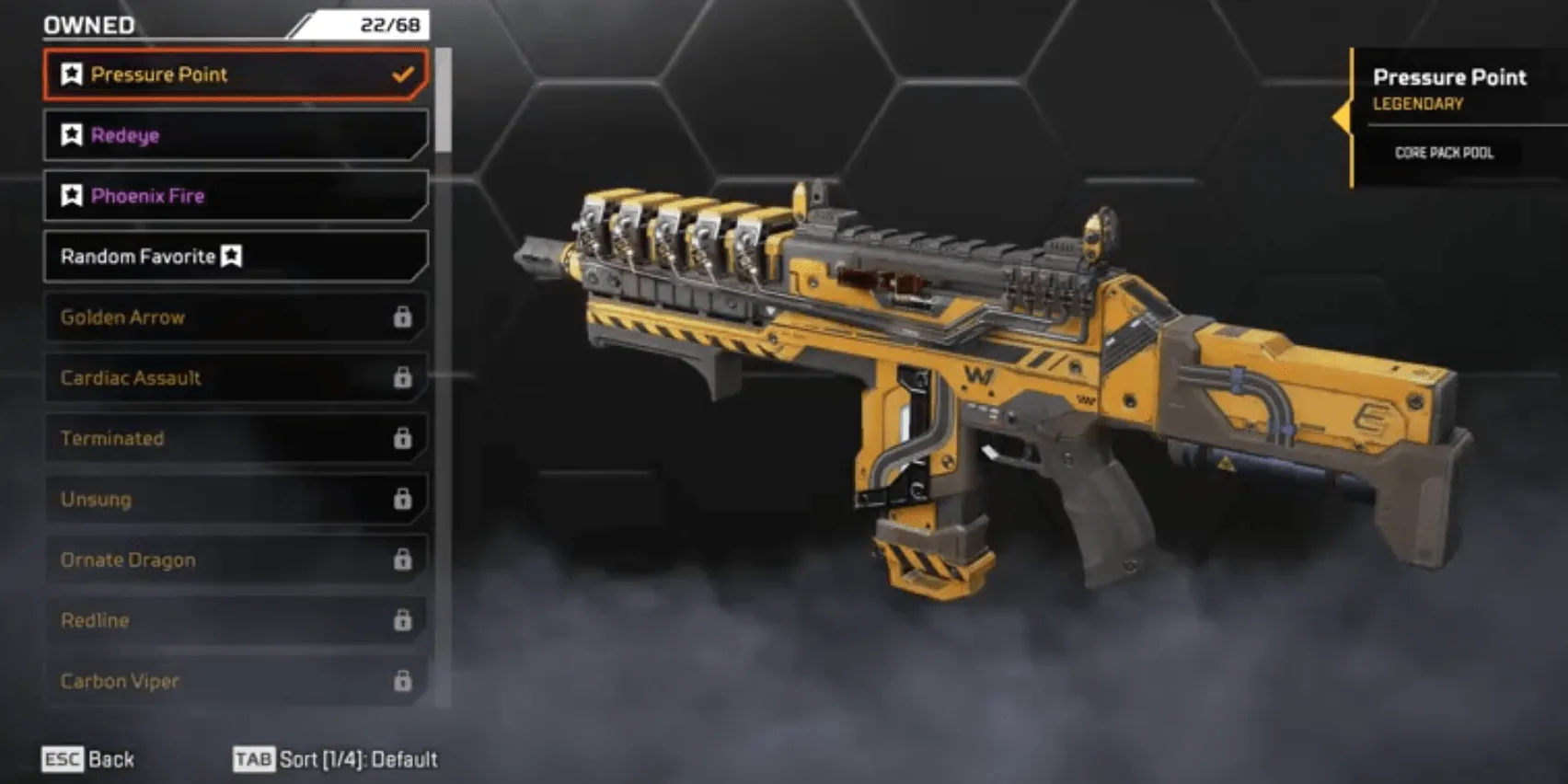Click the lock icon next to Redline
The height and width of the screenshot is (784, 1568).
tap(402, 620)
